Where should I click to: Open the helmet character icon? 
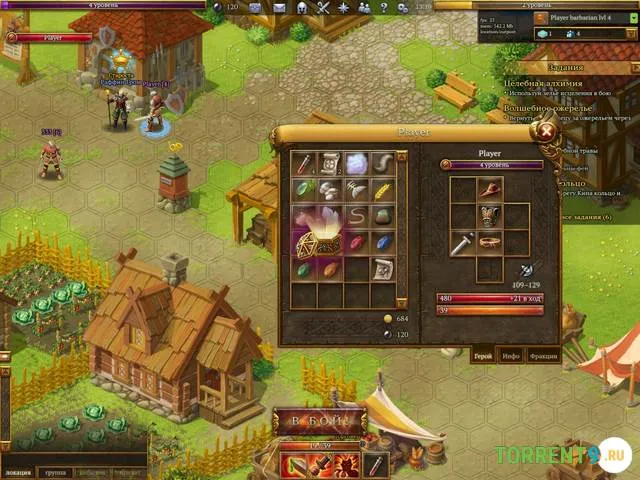300,8
